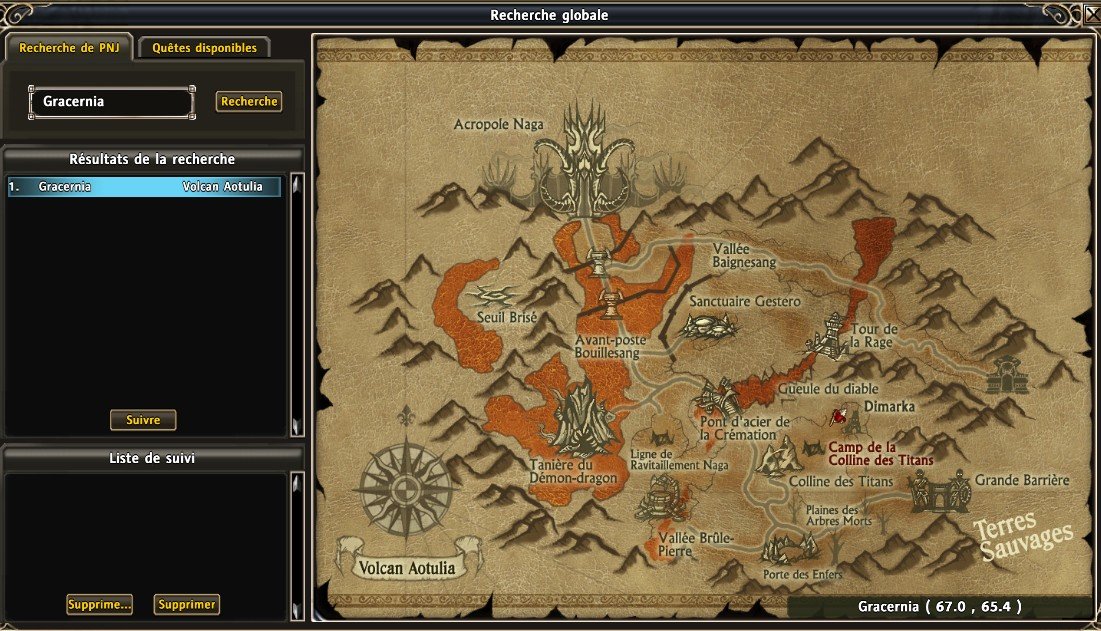Click the red flag marker on the map
This screenshot has width=1101, height=631.
pyautogui.click(x=838, y=417)
